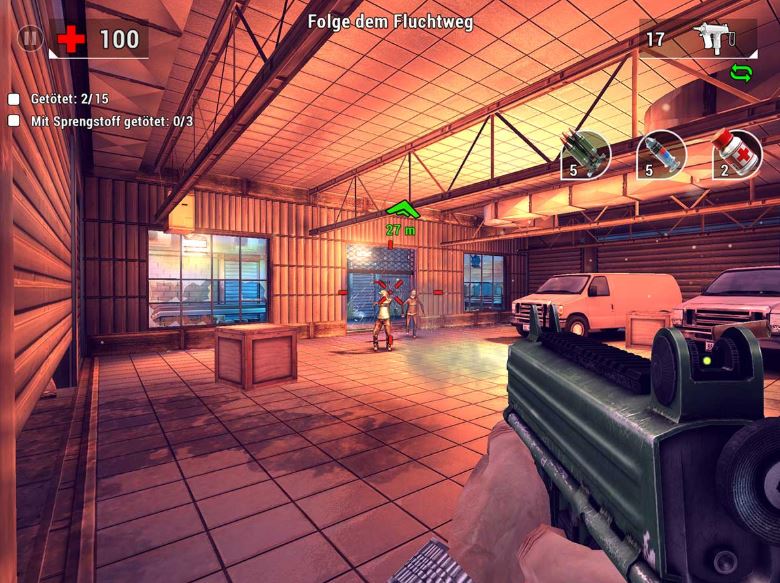Use the adrenaline syringe item
This screenshot has height=583, width=780.
point(661,155)
